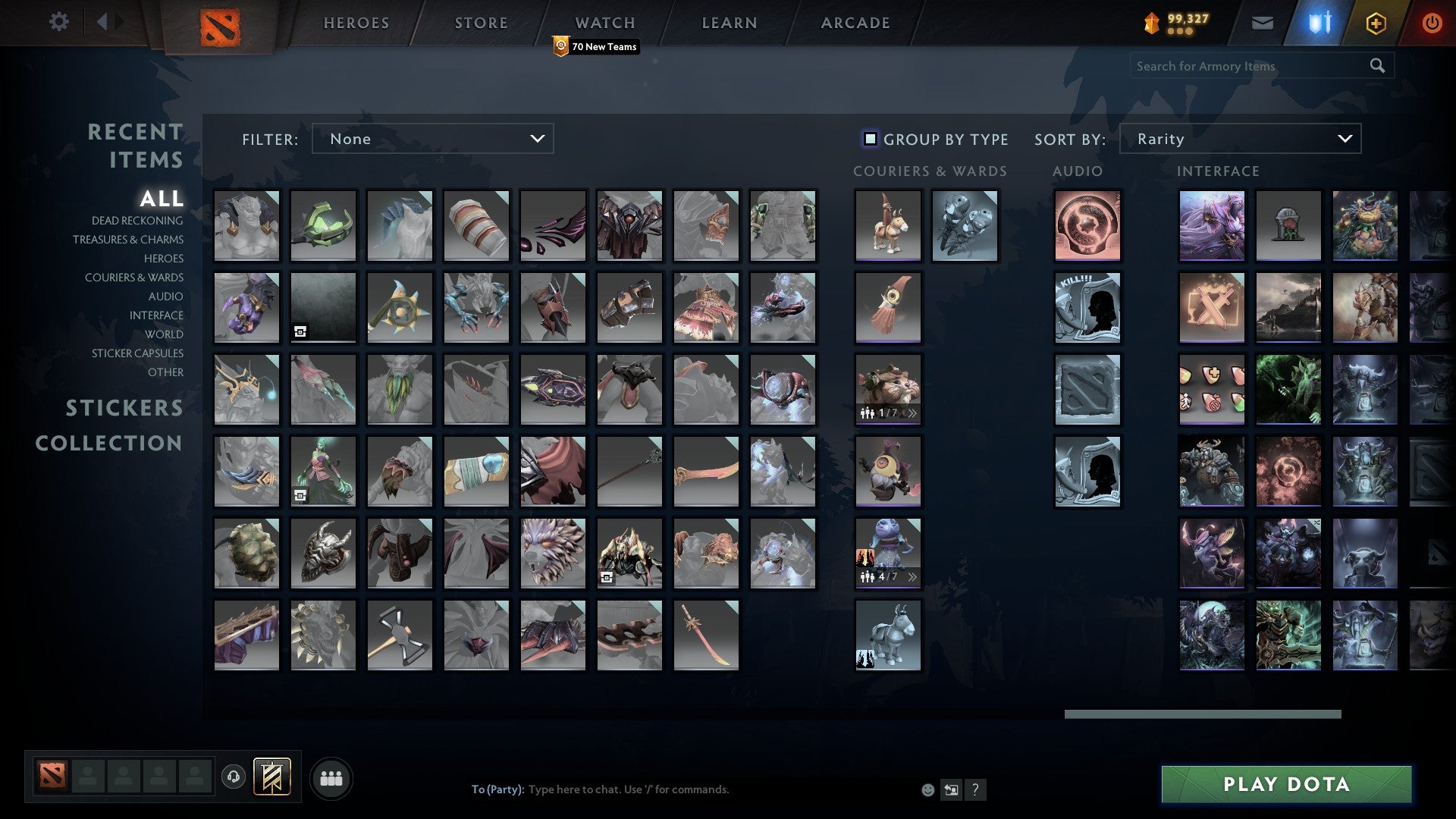Open the friends list icon

coord(330,777)
